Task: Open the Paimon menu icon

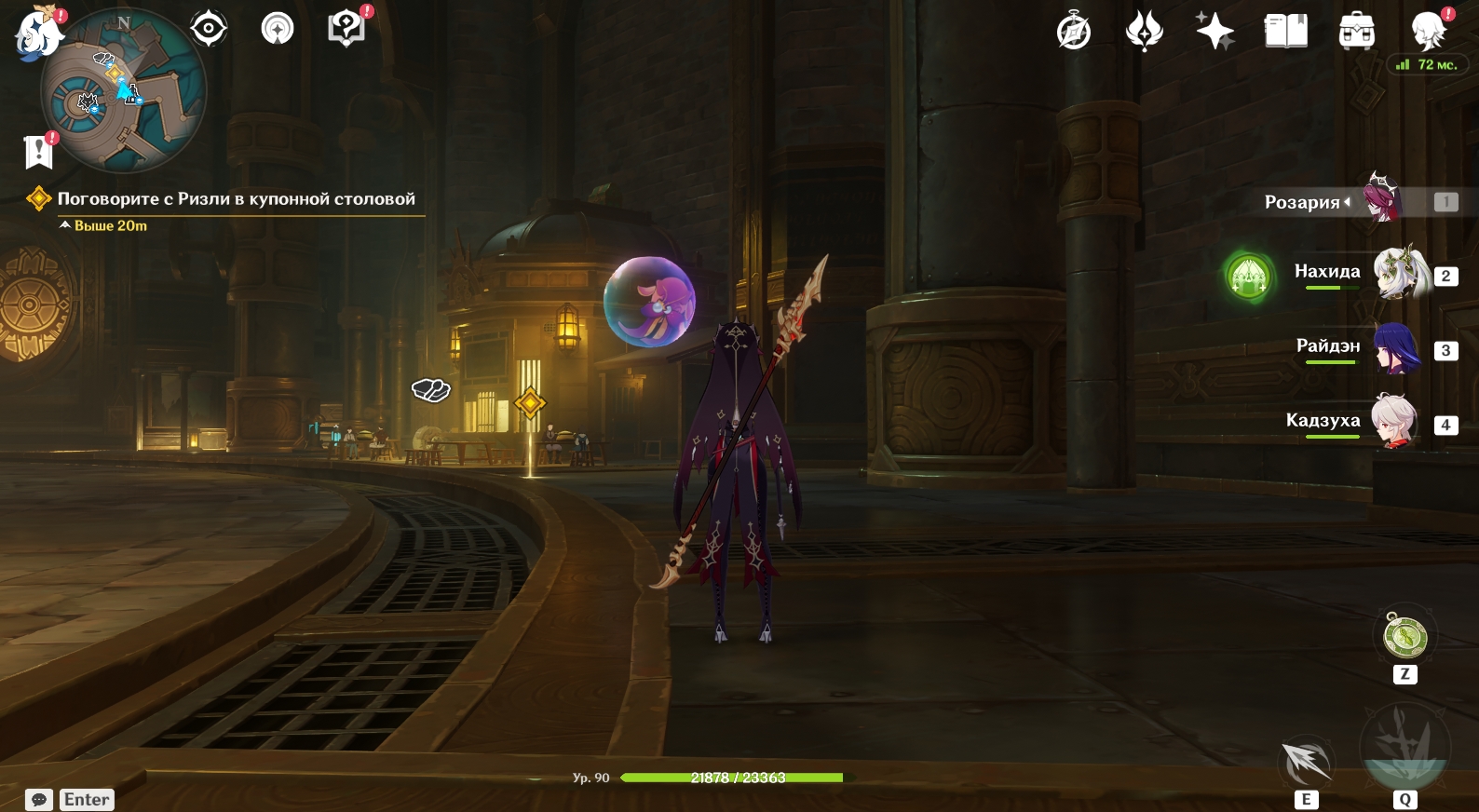Action: (x=37, y=34)
